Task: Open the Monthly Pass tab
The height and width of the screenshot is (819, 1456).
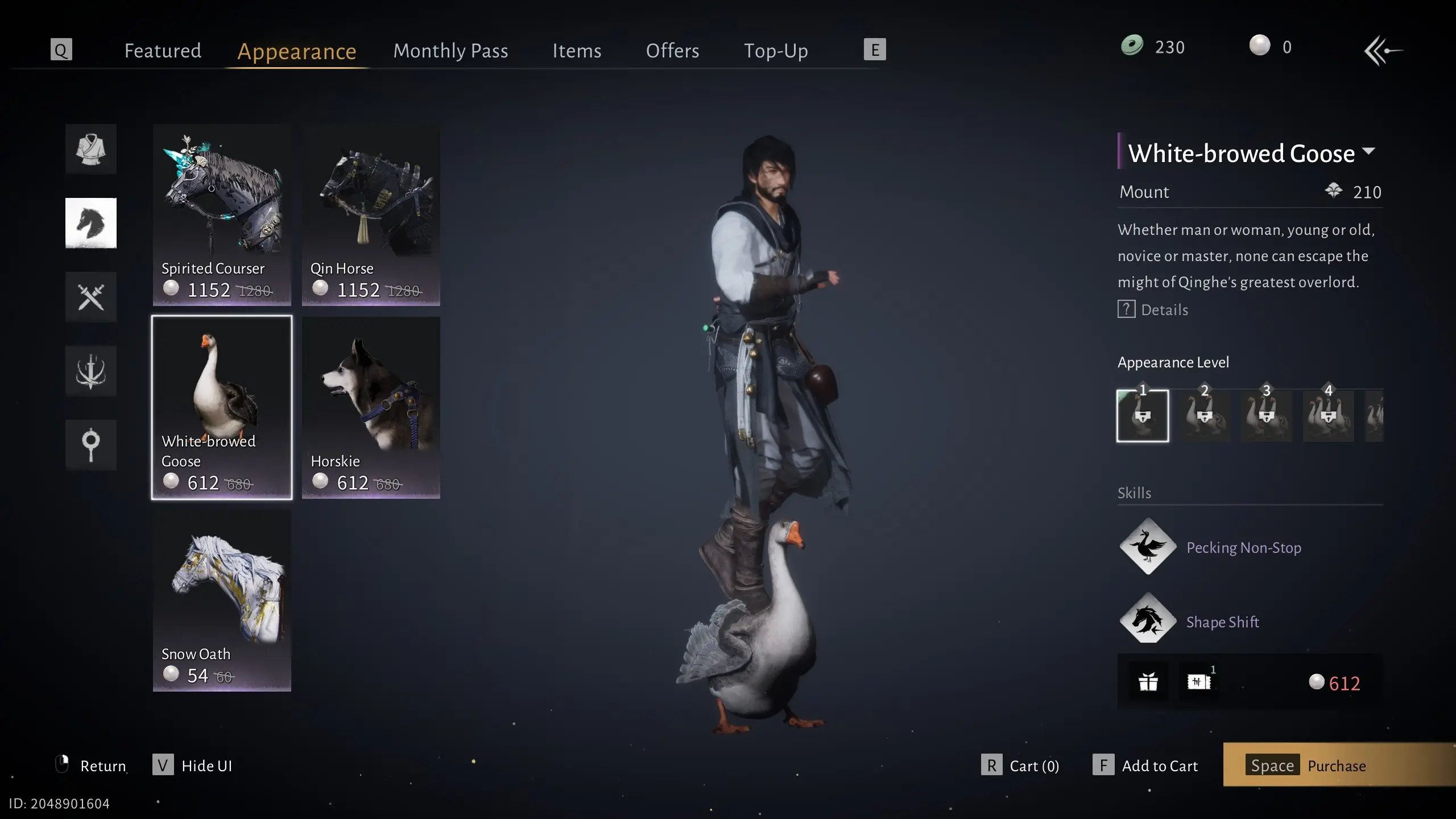Action: (x=450, y=51)
